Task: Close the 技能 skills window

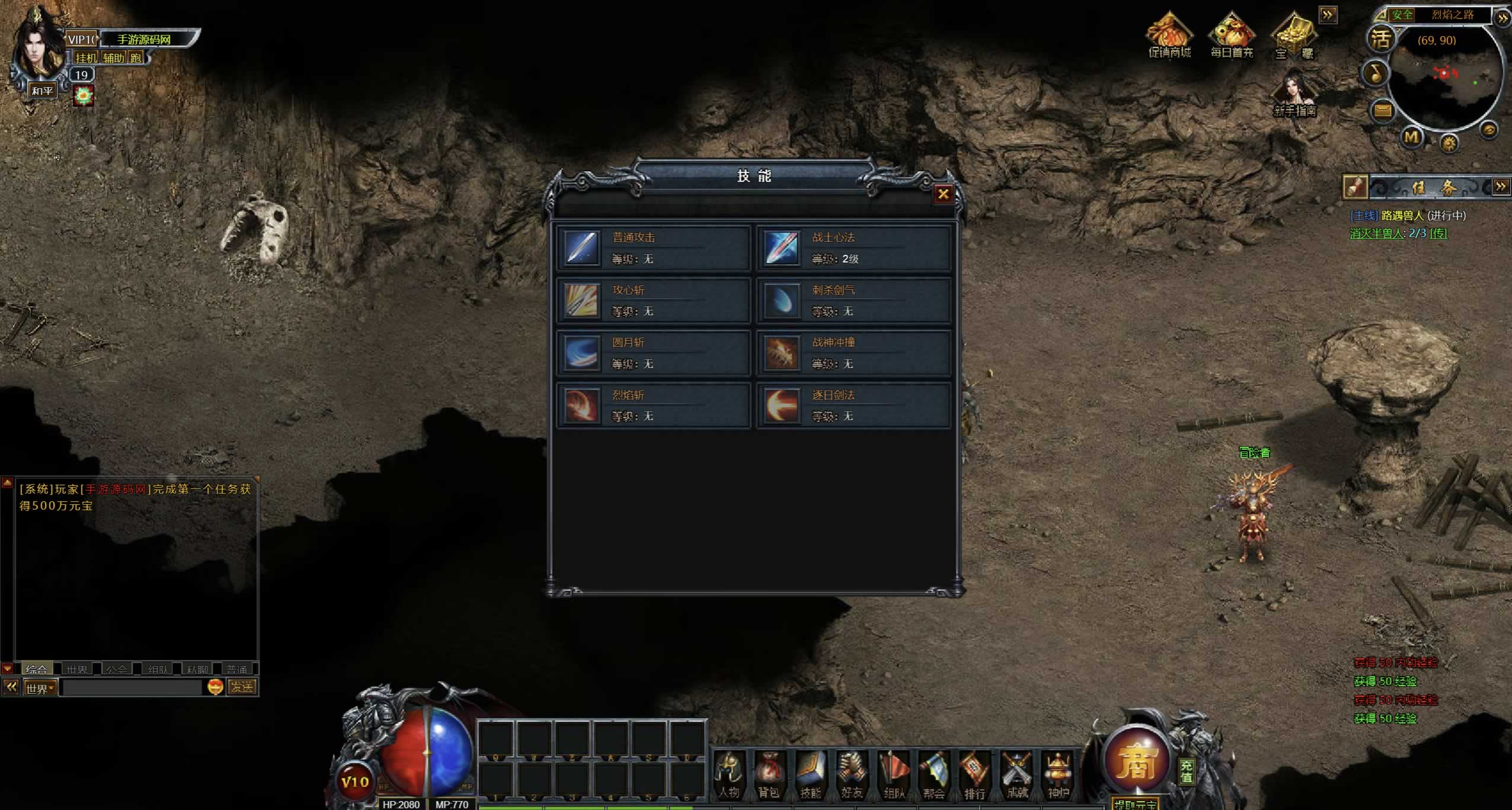Action: (x=942, y=194)
